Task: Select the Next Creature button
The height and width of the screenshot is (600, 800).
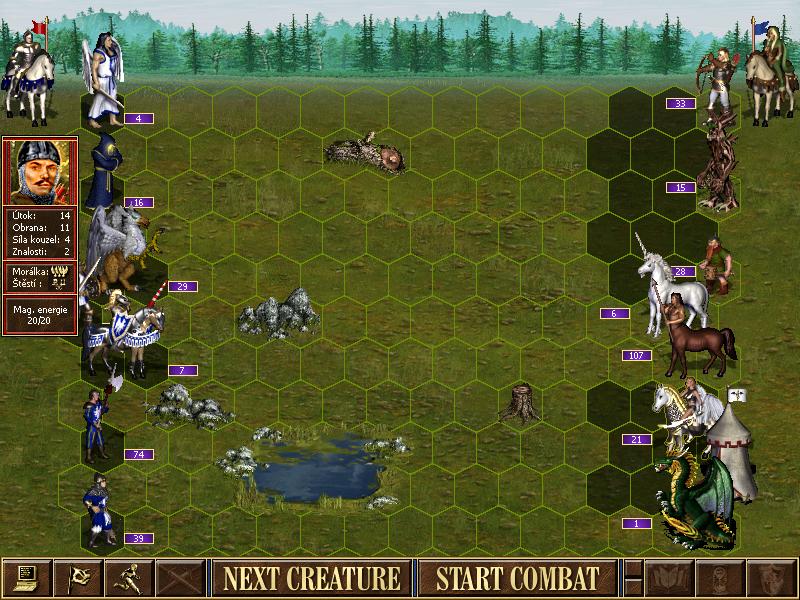Action: tap(311, 578)
